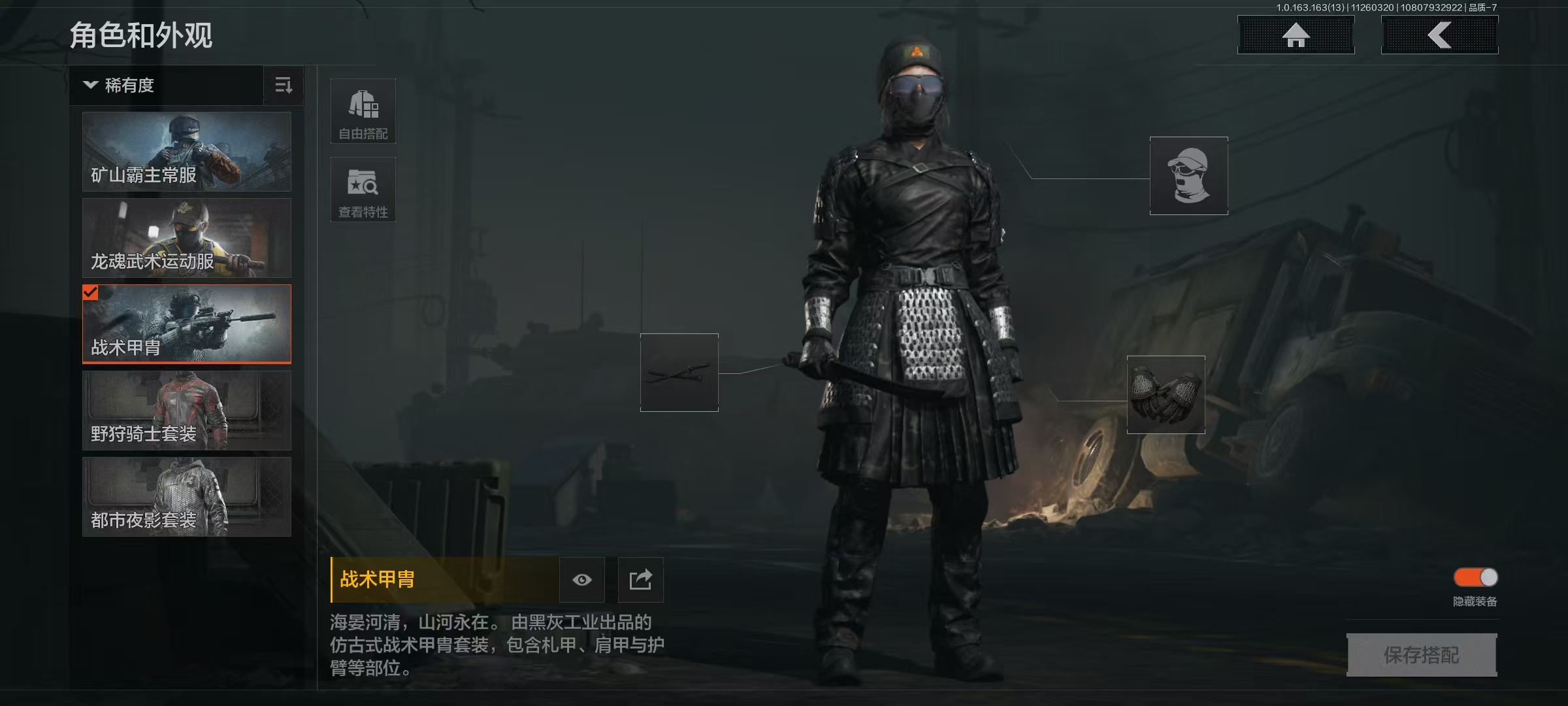Go to the home screen
This screenshot has height=706, width=1568.
1296,35
